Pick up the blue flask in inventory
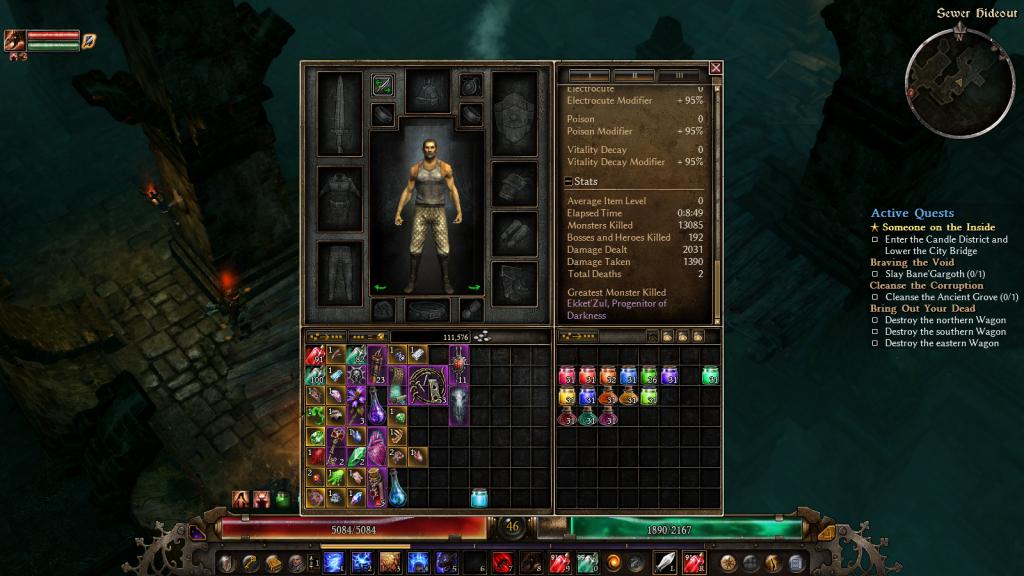1024x576 pixels. (397, 489)
